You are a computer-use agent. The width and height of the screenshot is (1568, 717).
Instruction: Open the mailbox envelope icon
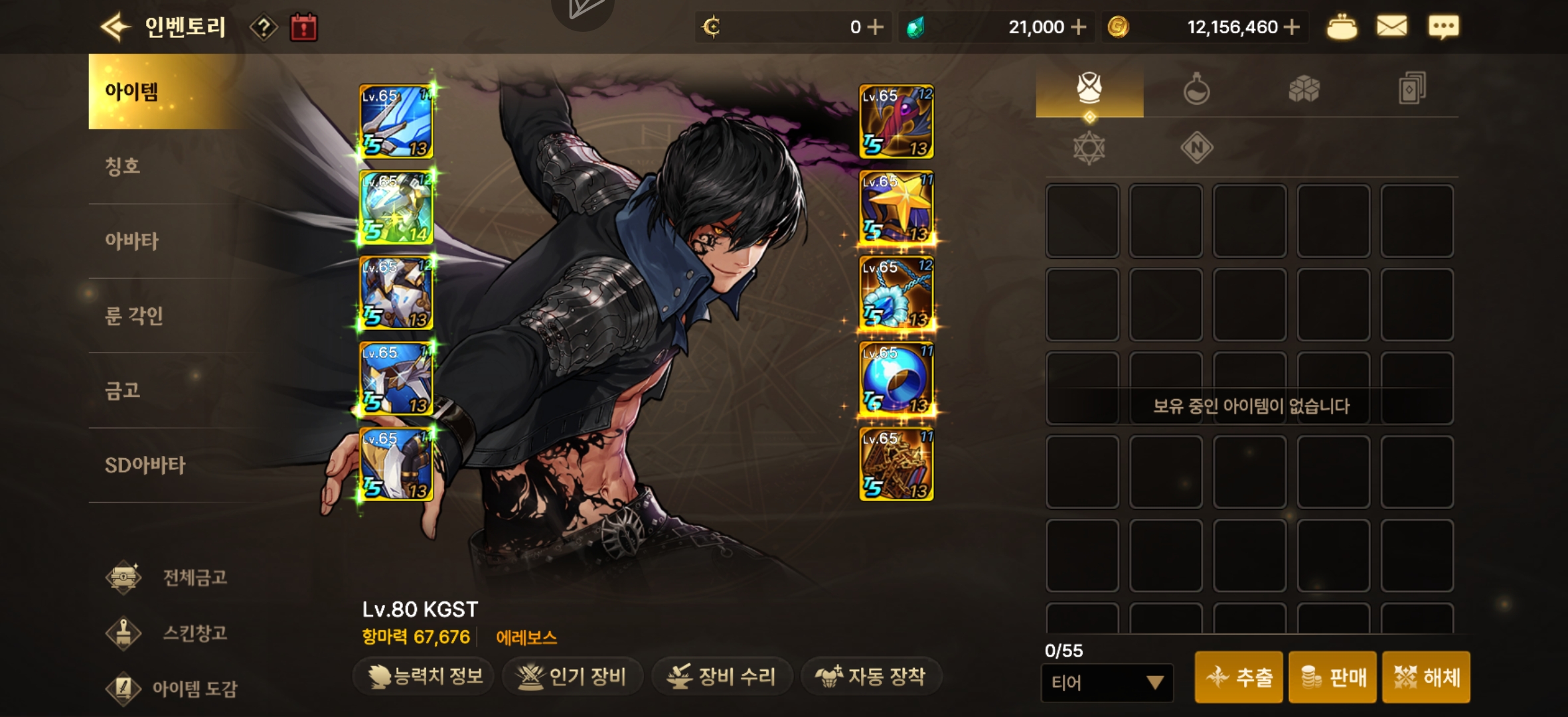[1392, 27]
